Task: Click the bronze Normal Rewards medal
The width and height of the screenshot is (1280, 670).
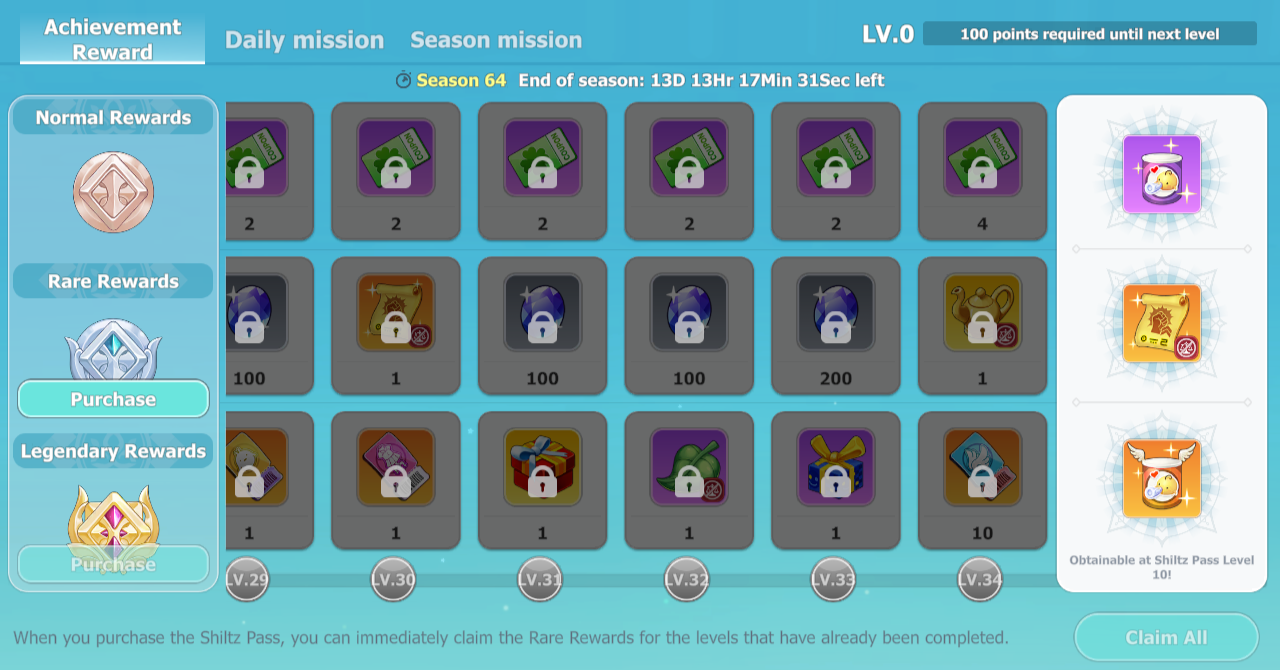Action: tap(113, 192)
